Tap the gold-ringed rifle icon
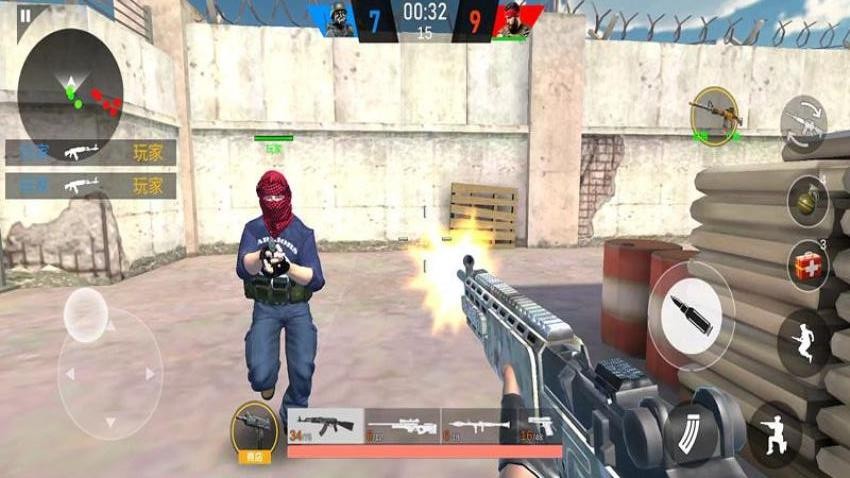 coord(714,116)
